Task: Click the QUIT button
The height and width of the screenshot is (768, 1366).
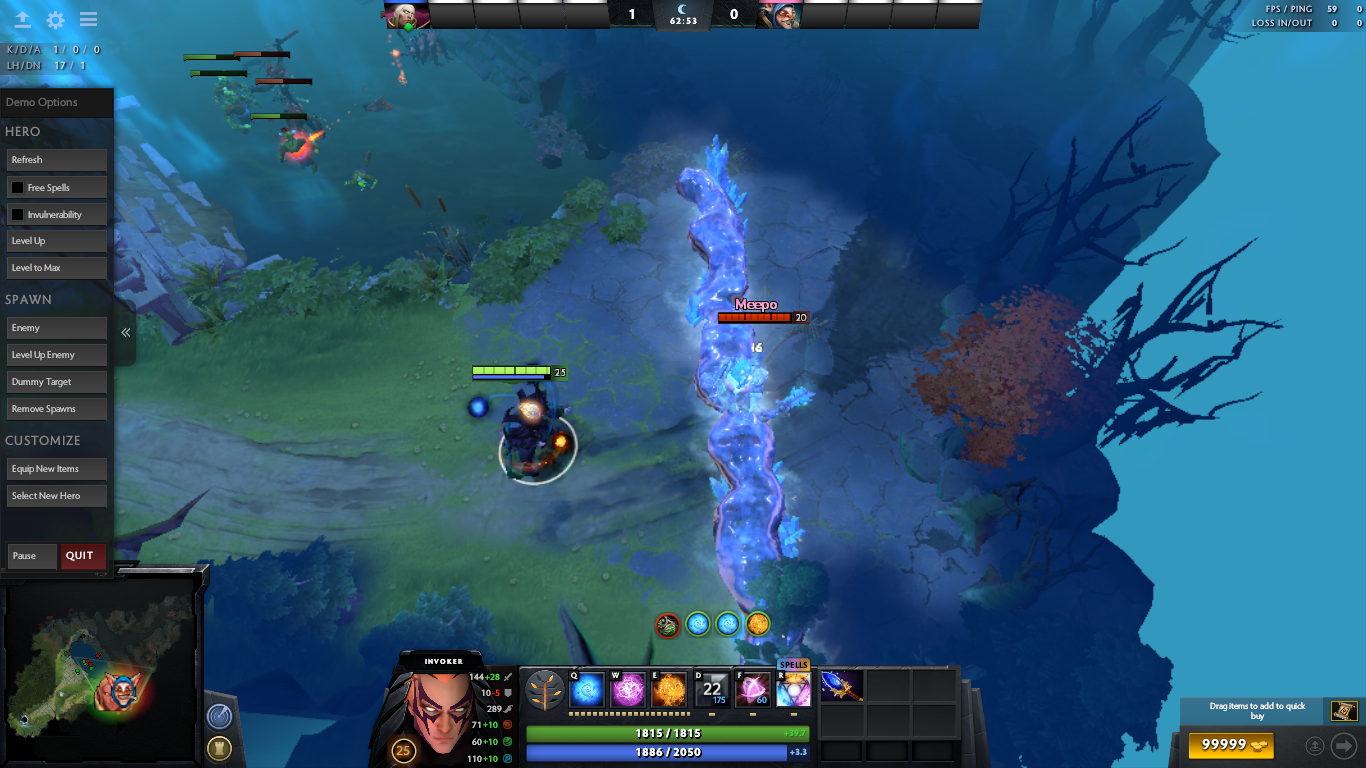Action: click(x=83, y=556)
